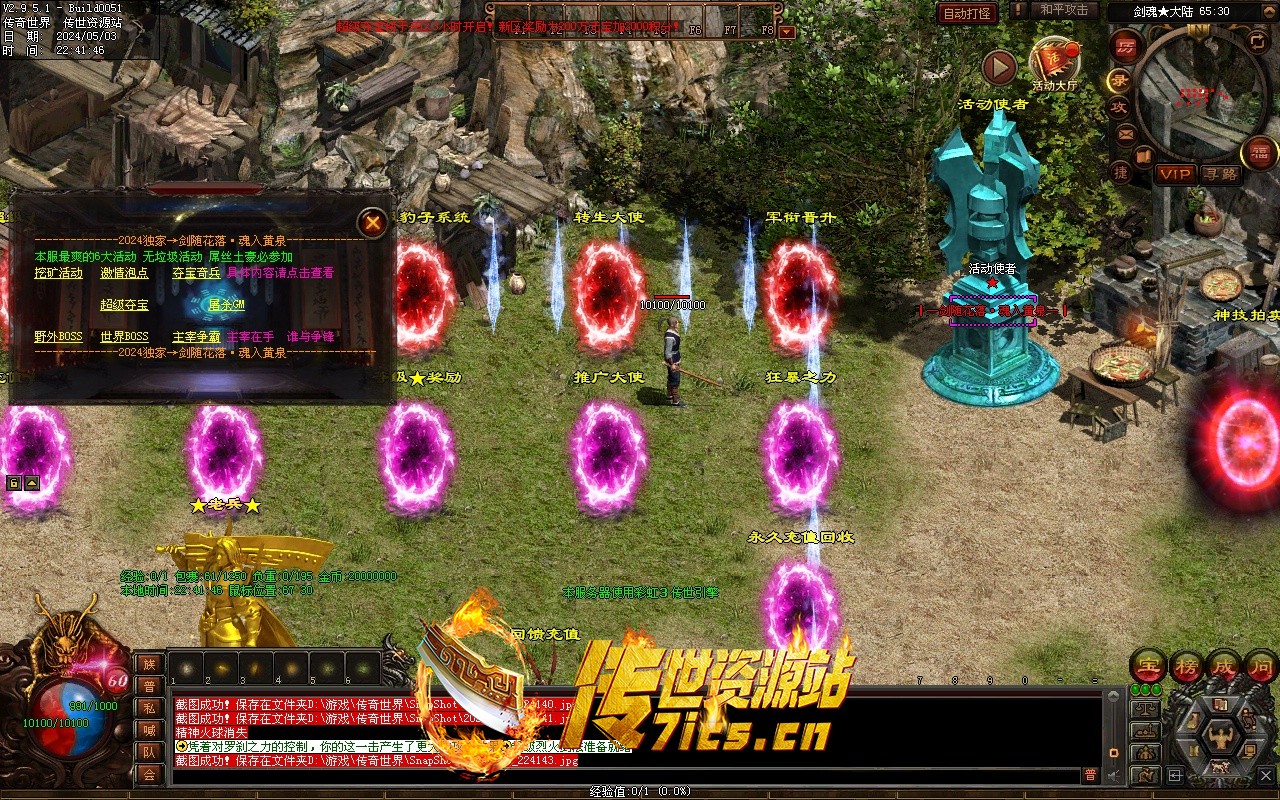Select the 野外BOSS link
Screen dimensions: 1280x800
58,337
